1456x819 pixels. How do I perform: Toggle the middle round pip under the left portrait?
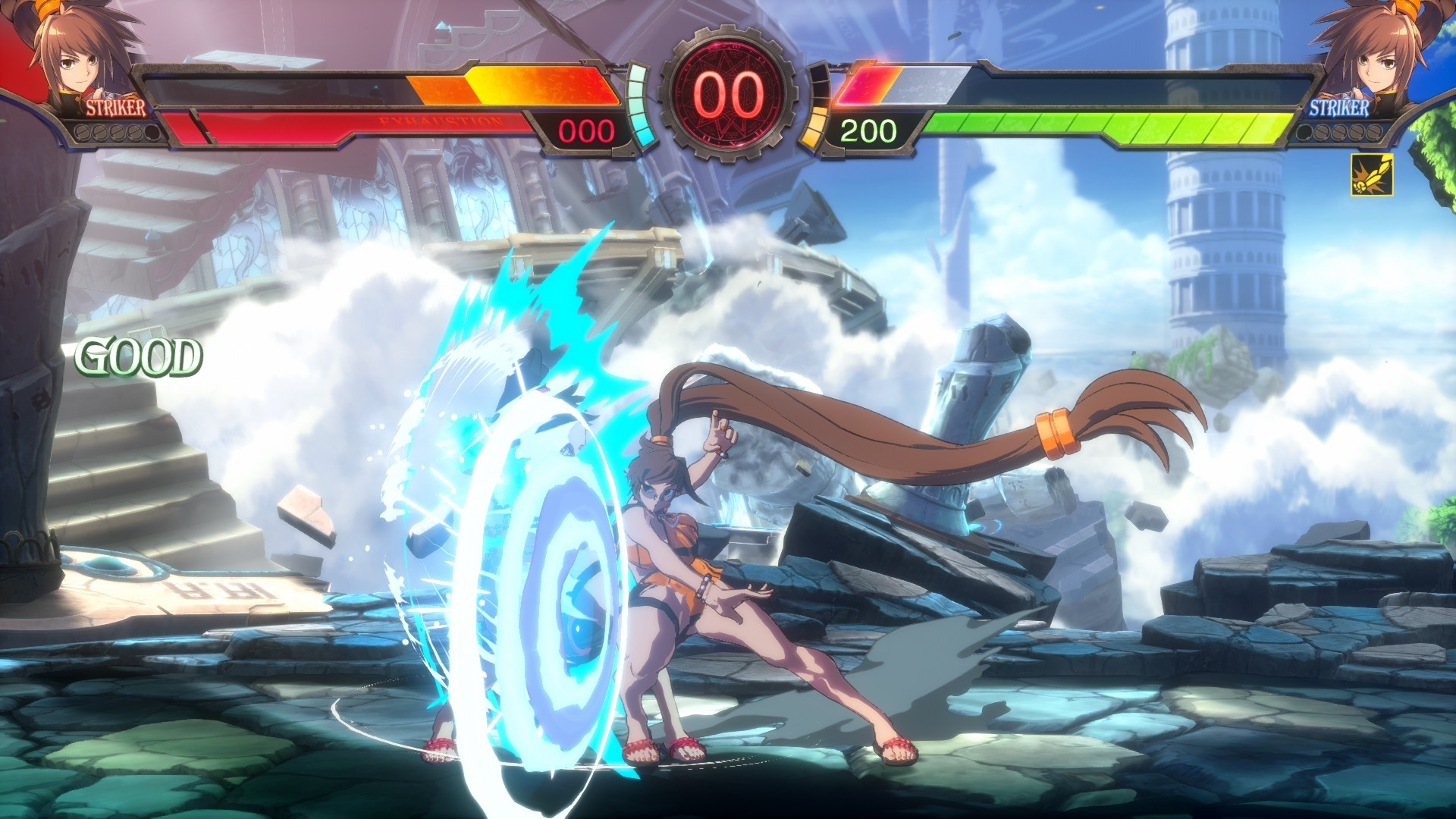click(118, 133)
